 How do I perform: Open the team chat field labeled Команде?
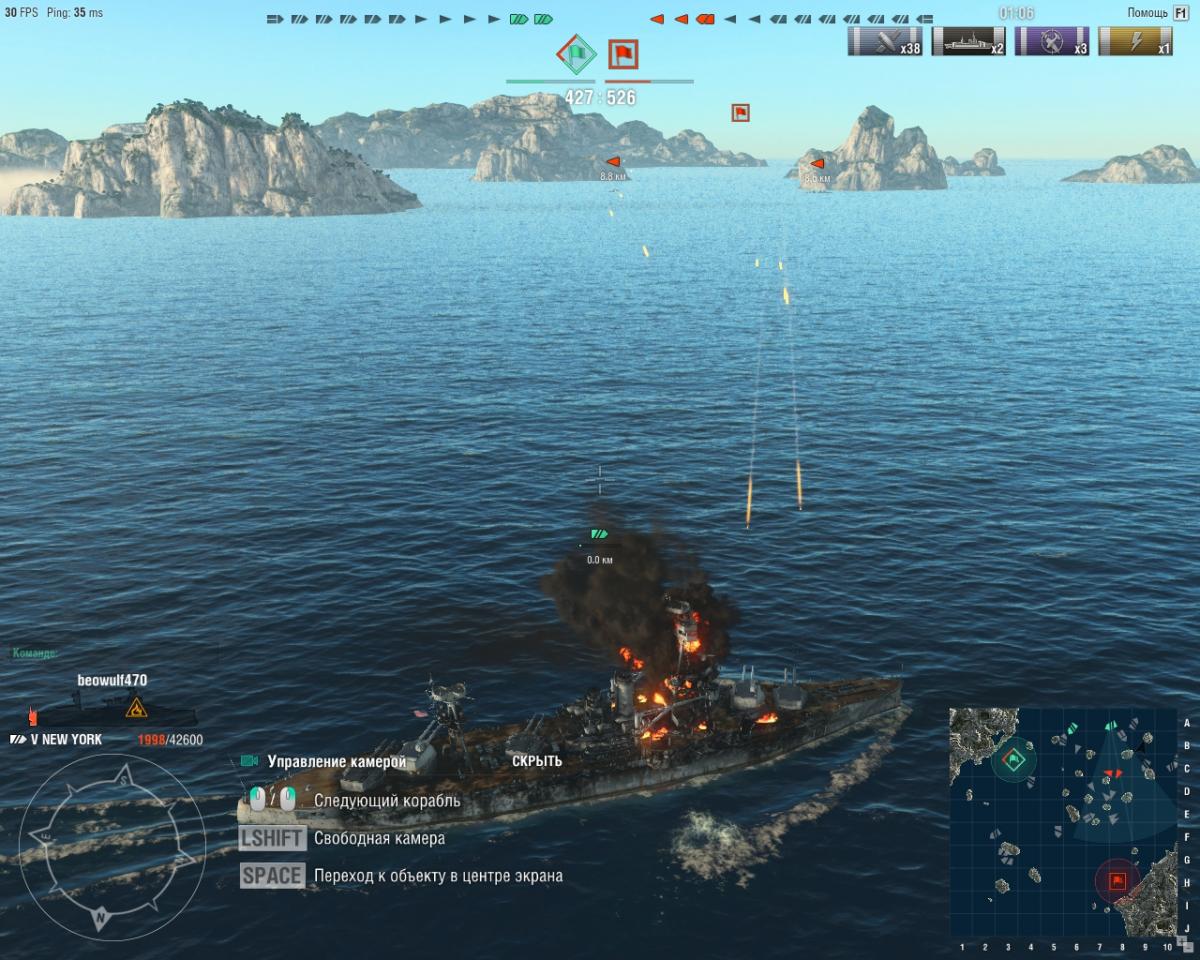tap(36, 653)
